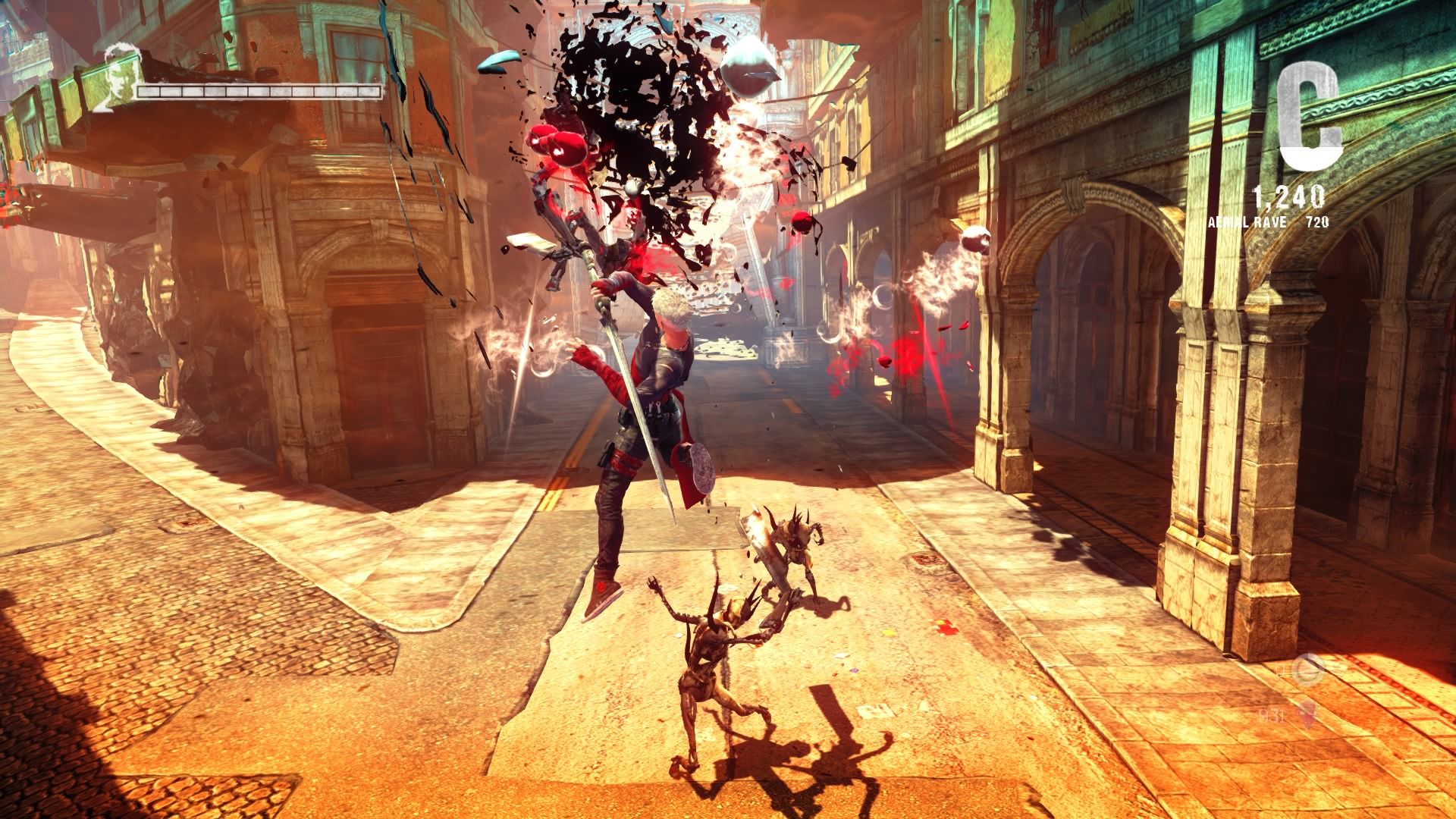Expand the score counter showing 1,240
The height and width of the screenshot is (819, 1456).
(x=1289, y=196)
